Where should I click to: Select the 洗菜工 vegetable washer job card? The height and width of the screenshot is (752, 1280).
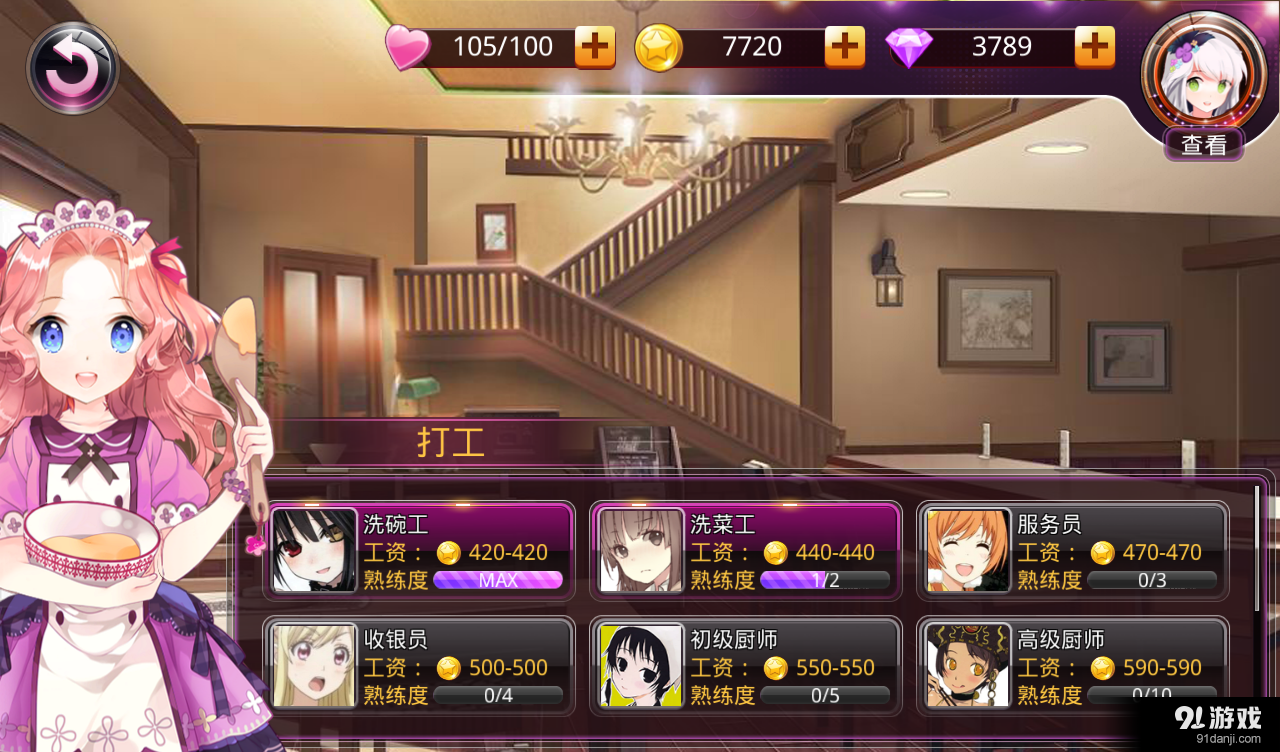point(746,551)
